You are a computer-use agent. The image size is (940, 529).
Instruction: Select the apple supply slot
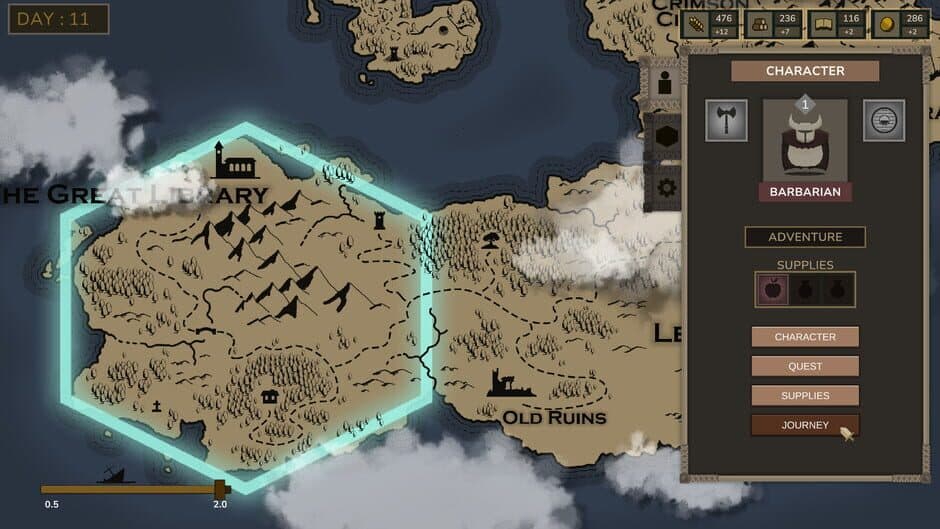[773, 290]
